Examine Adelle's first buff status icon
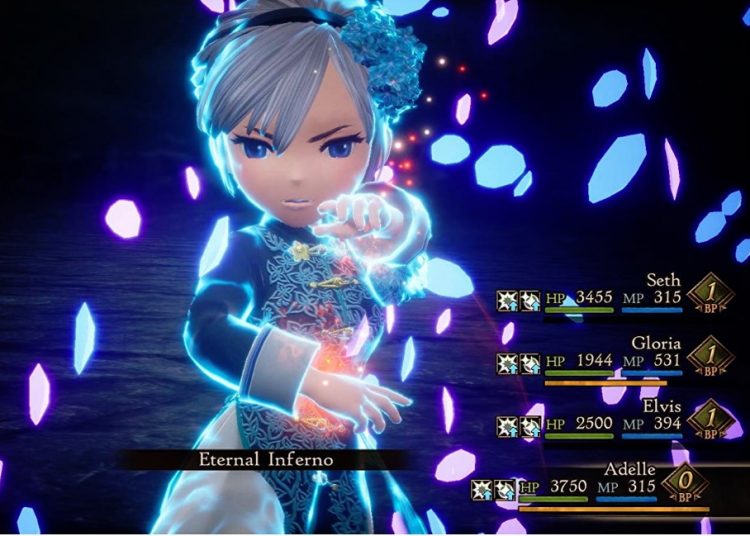The width and height of the screenshot is (750, 536). point(481,488)
